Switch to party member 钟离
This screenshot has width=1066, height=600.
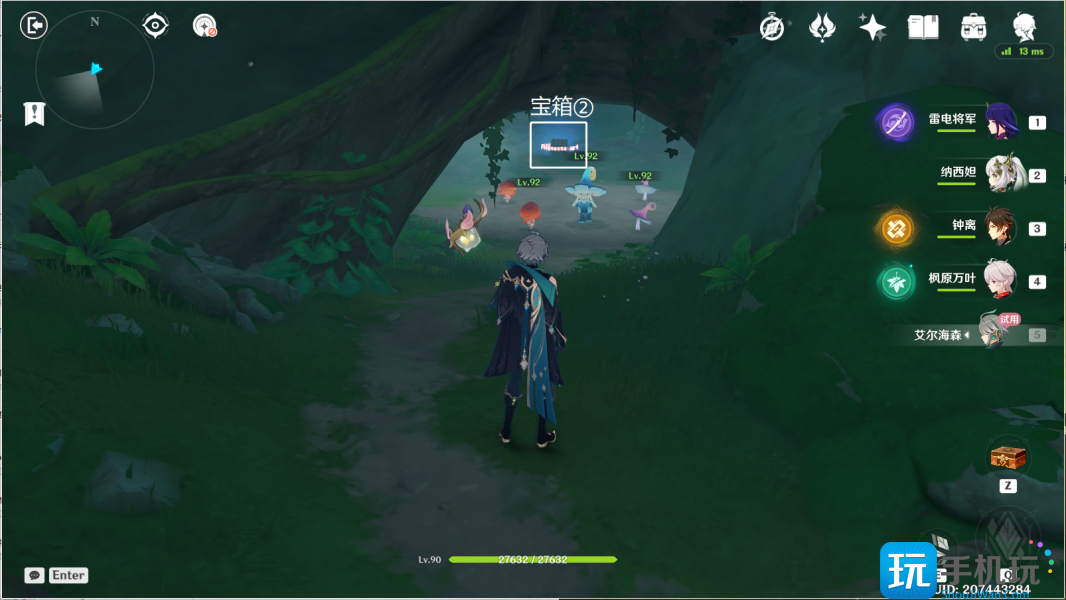tap(1000, 227)
